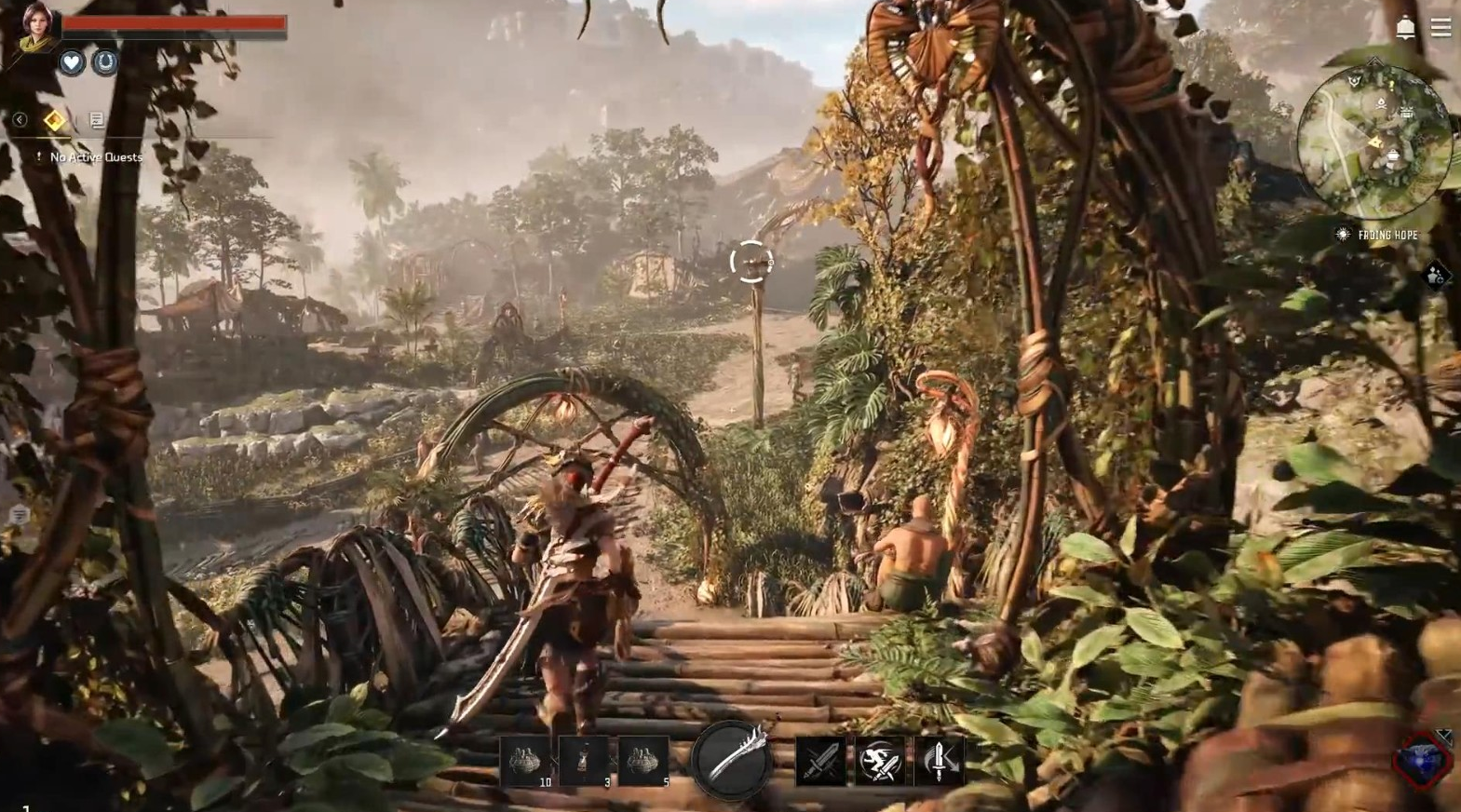Activate the running dash sword skill
The width and height of the screenshot is (1461, 812).
pyautogui.click(x=880, y=762)
